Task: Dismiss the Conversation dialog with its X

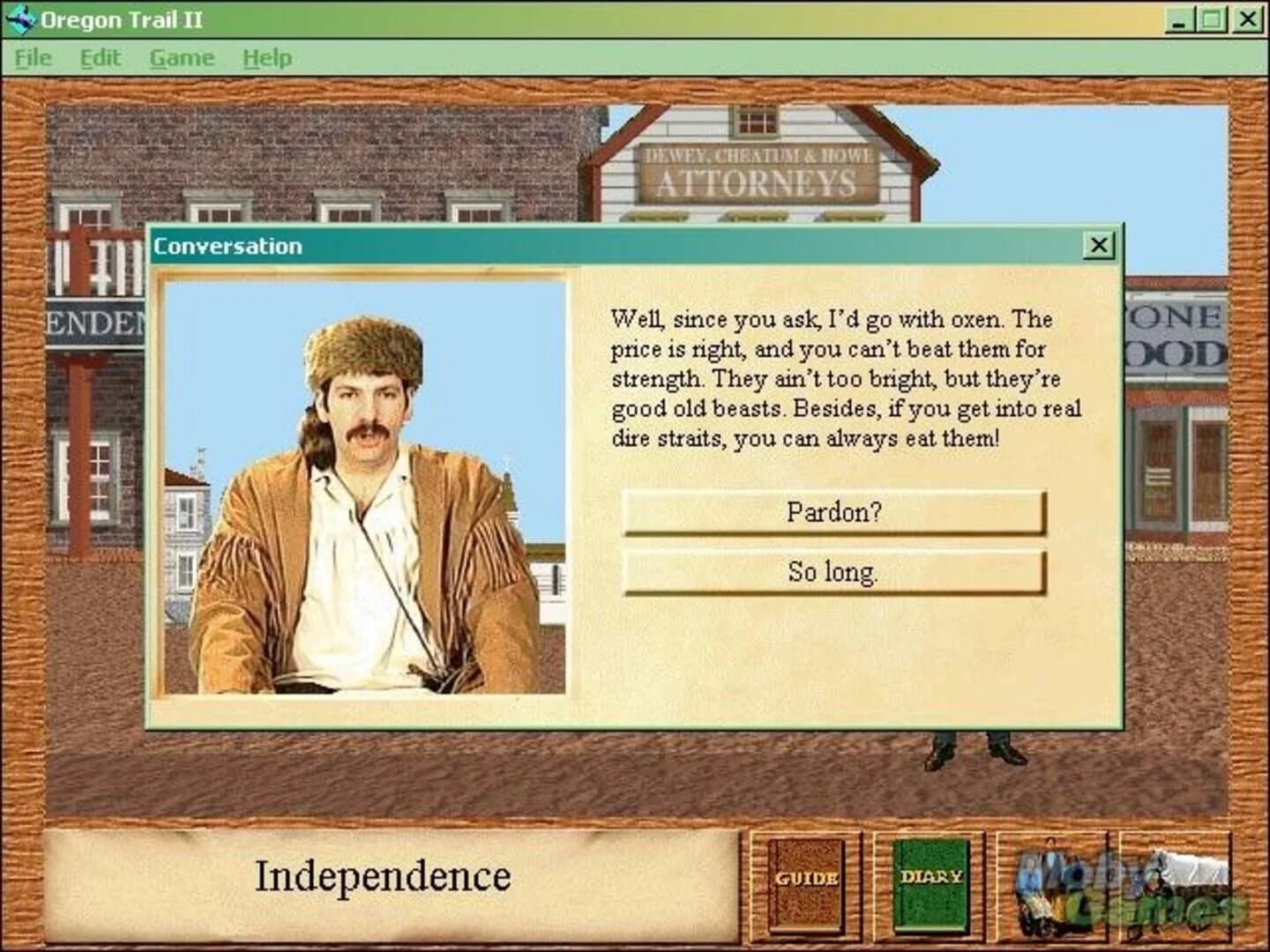Action: tap(1100, 245)
